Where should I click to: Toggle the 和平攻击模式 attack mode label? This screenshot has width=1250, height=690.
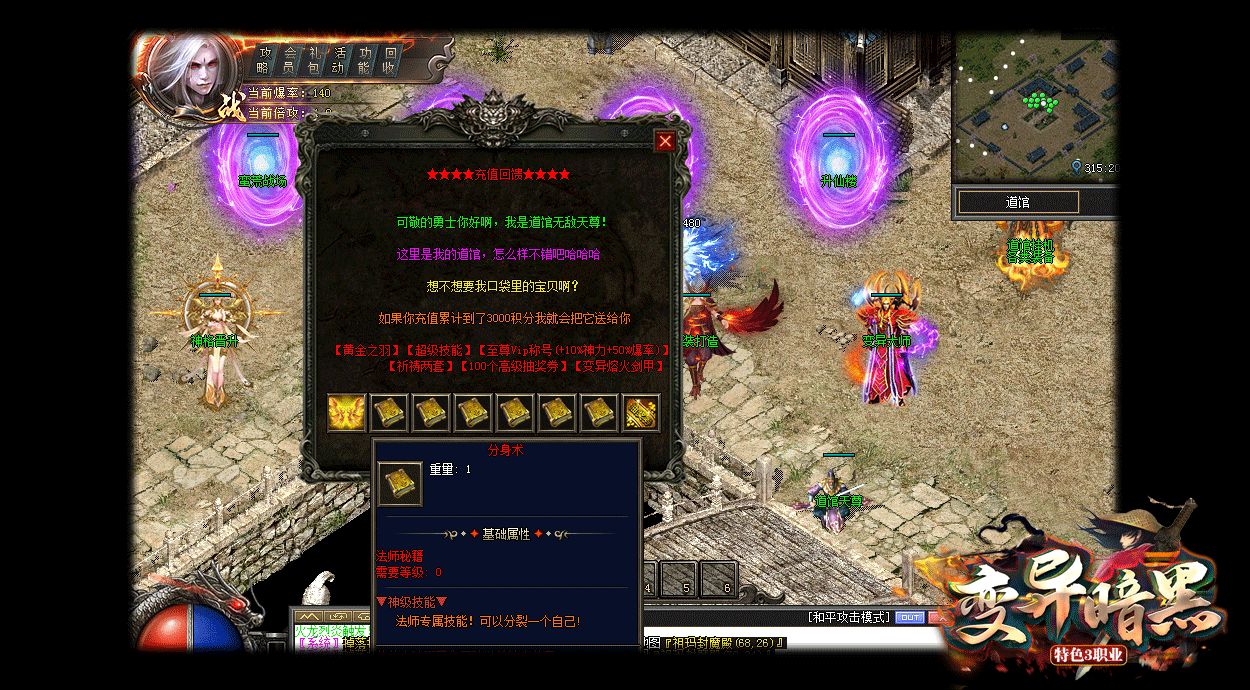(848, 617)
